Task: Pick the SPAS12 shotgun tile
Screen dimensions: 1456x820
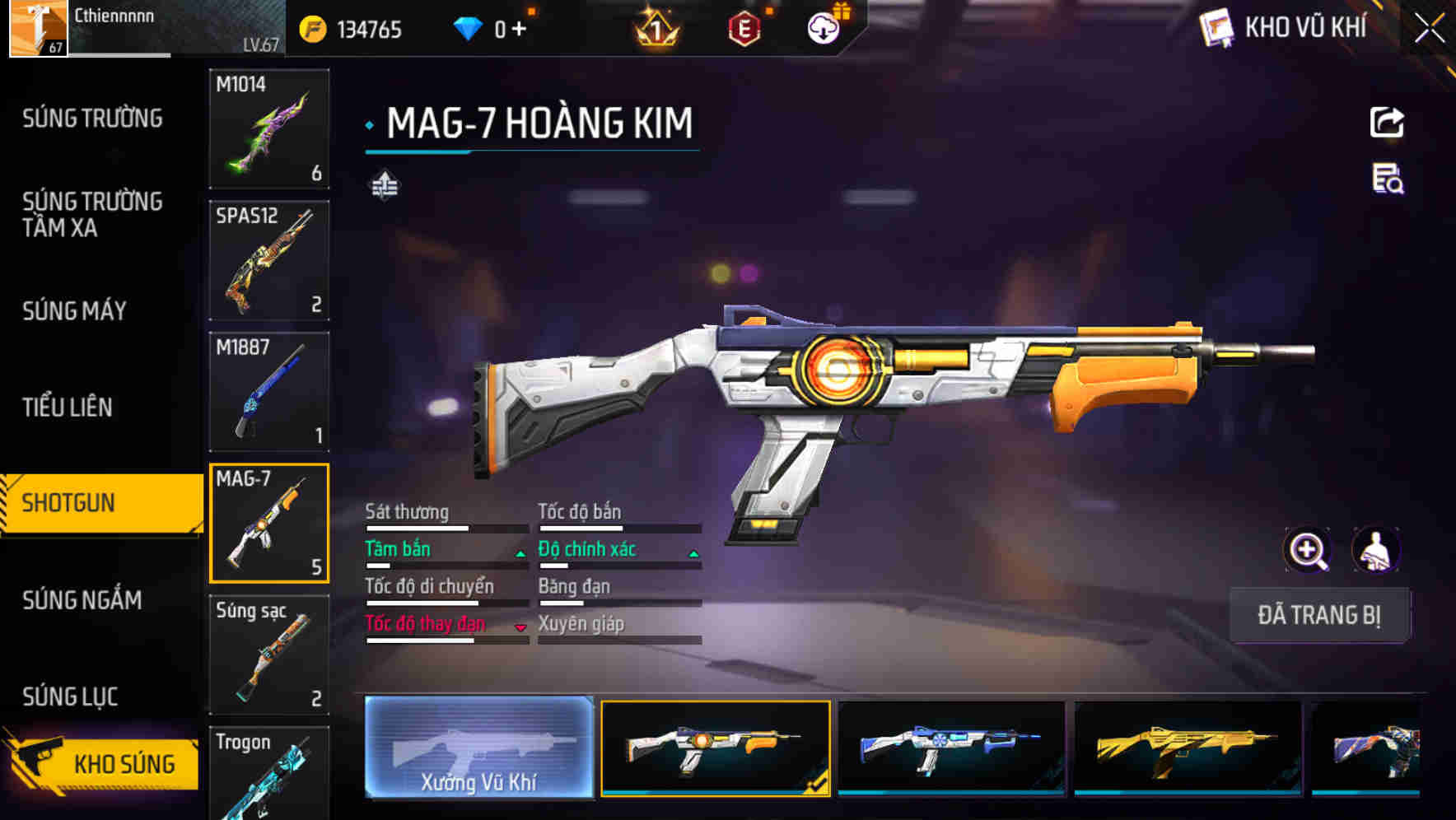Action: pyautogui.click(x=269, y=260)
